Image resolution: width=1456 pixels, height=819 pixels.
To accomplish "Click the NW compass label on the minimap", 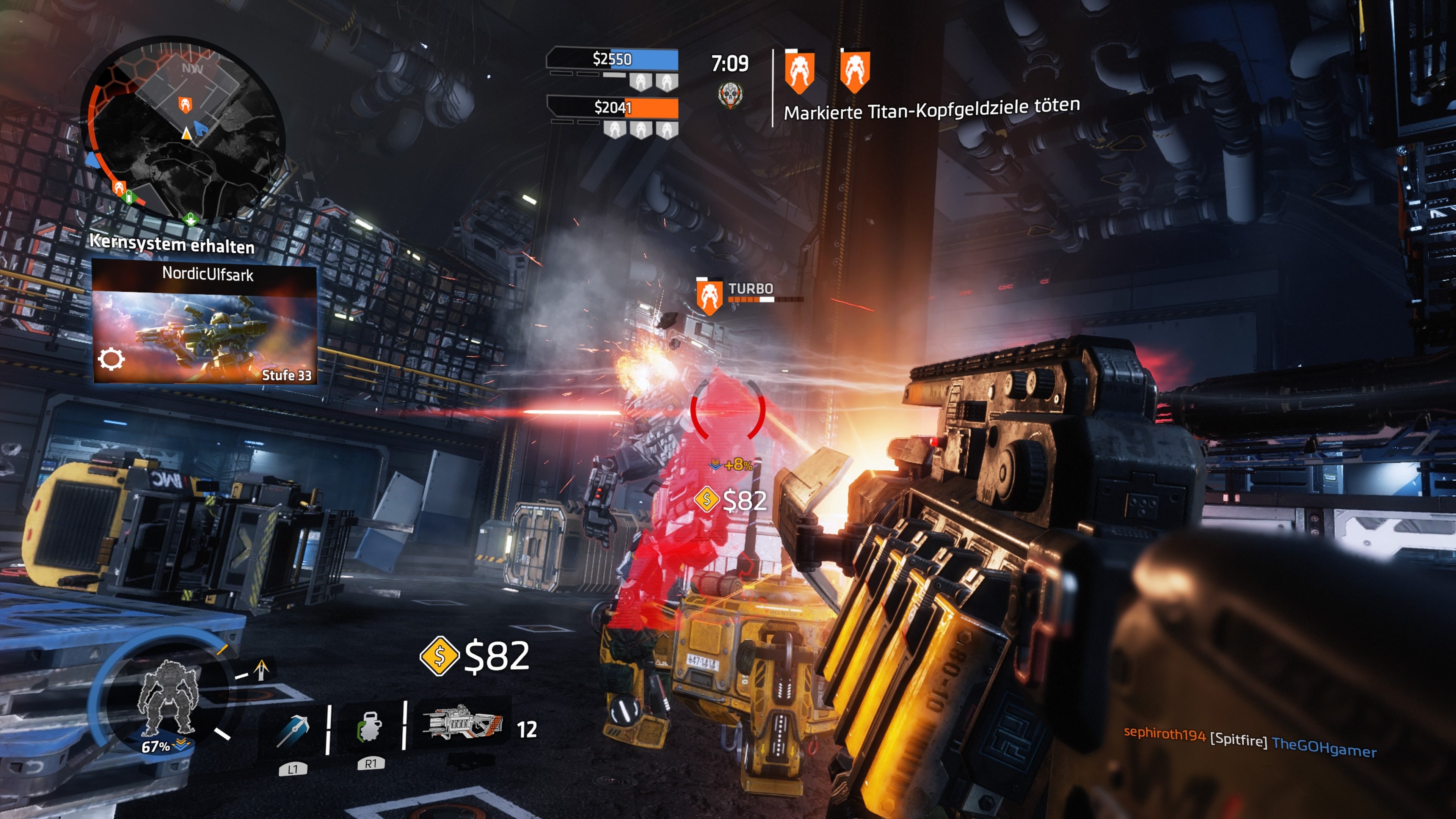I will coord(191,68).
